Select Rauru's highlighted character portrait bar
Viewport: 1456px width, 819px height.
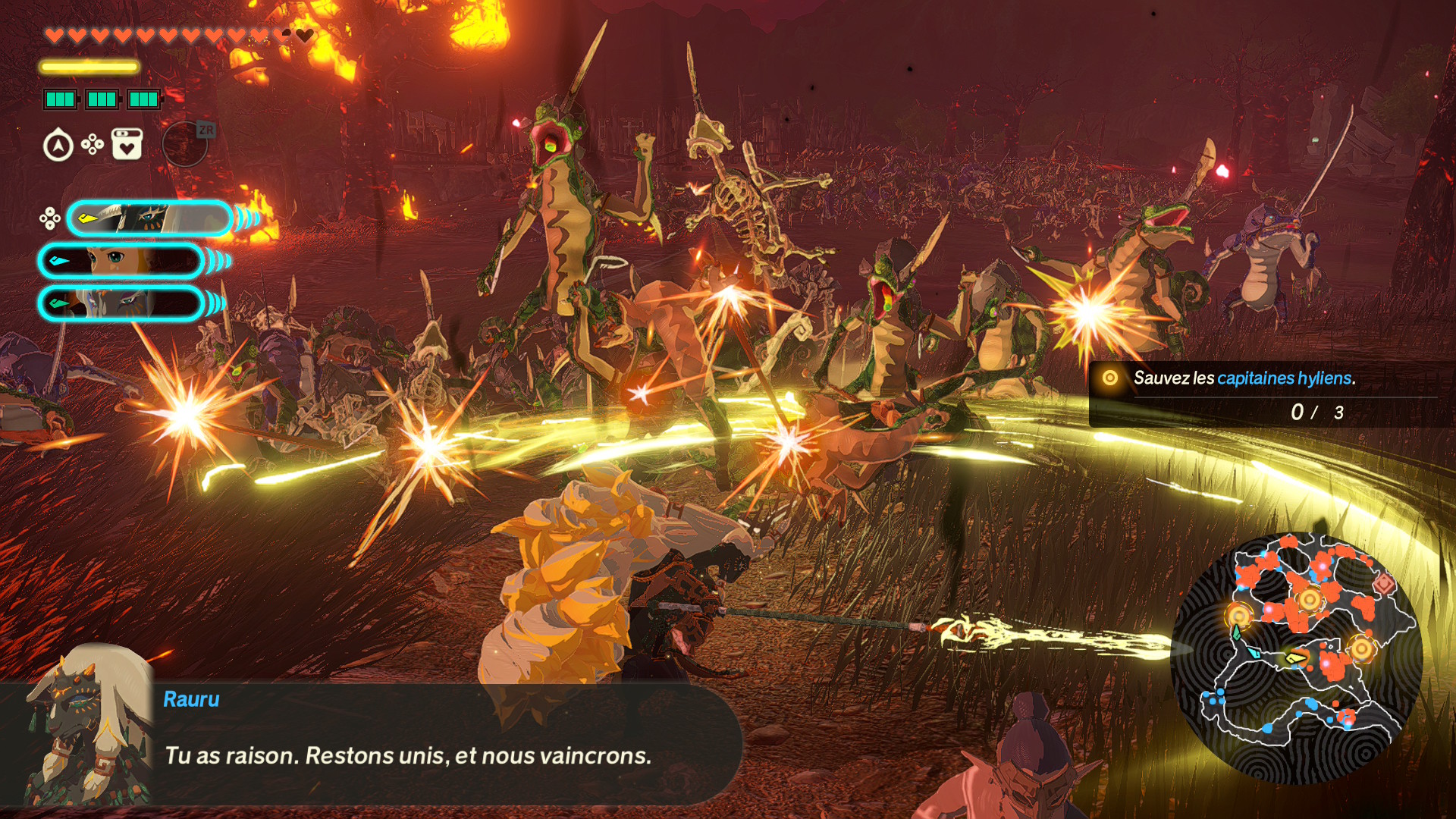pyautogui.click(x=149, y=219)
